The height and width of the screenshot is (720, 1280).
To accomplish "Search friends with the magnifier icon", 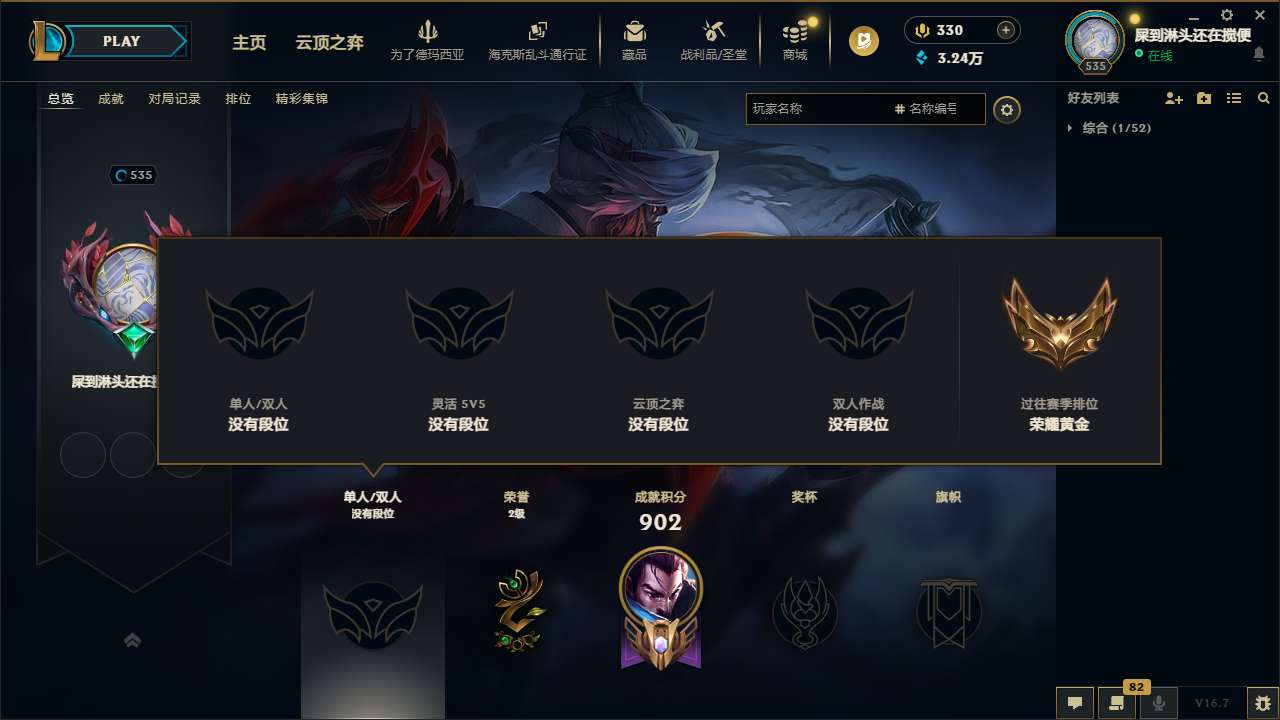I will tap(1264, 98).
